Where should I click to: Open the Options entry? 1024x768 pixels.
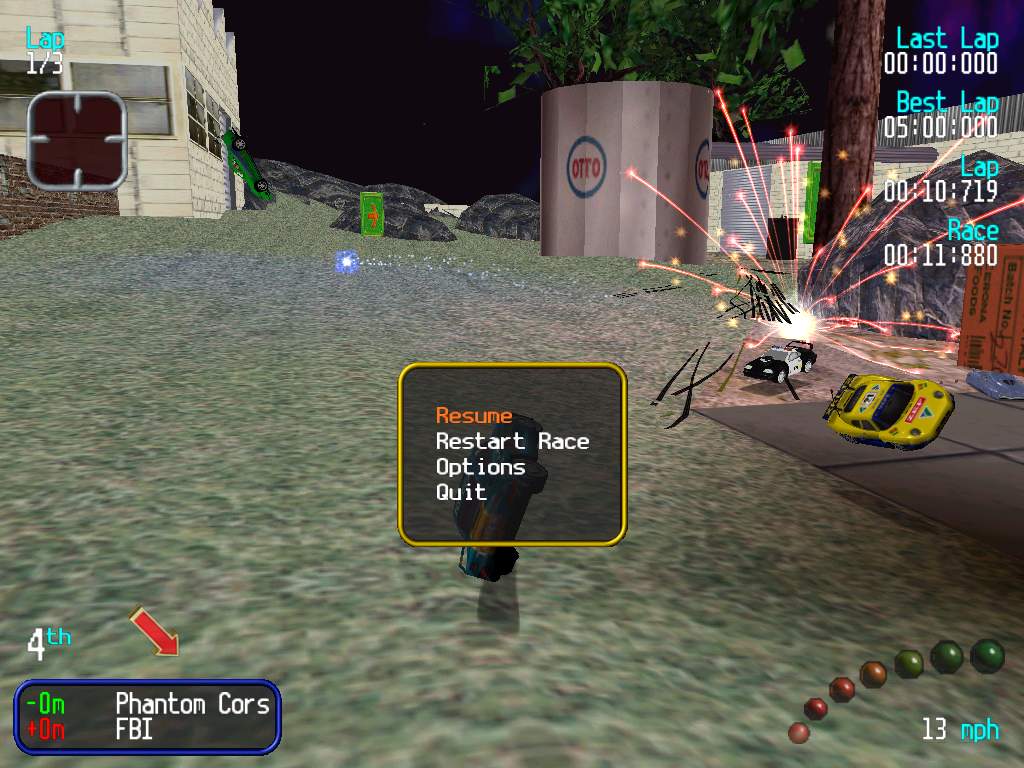(x=480, y=467)
